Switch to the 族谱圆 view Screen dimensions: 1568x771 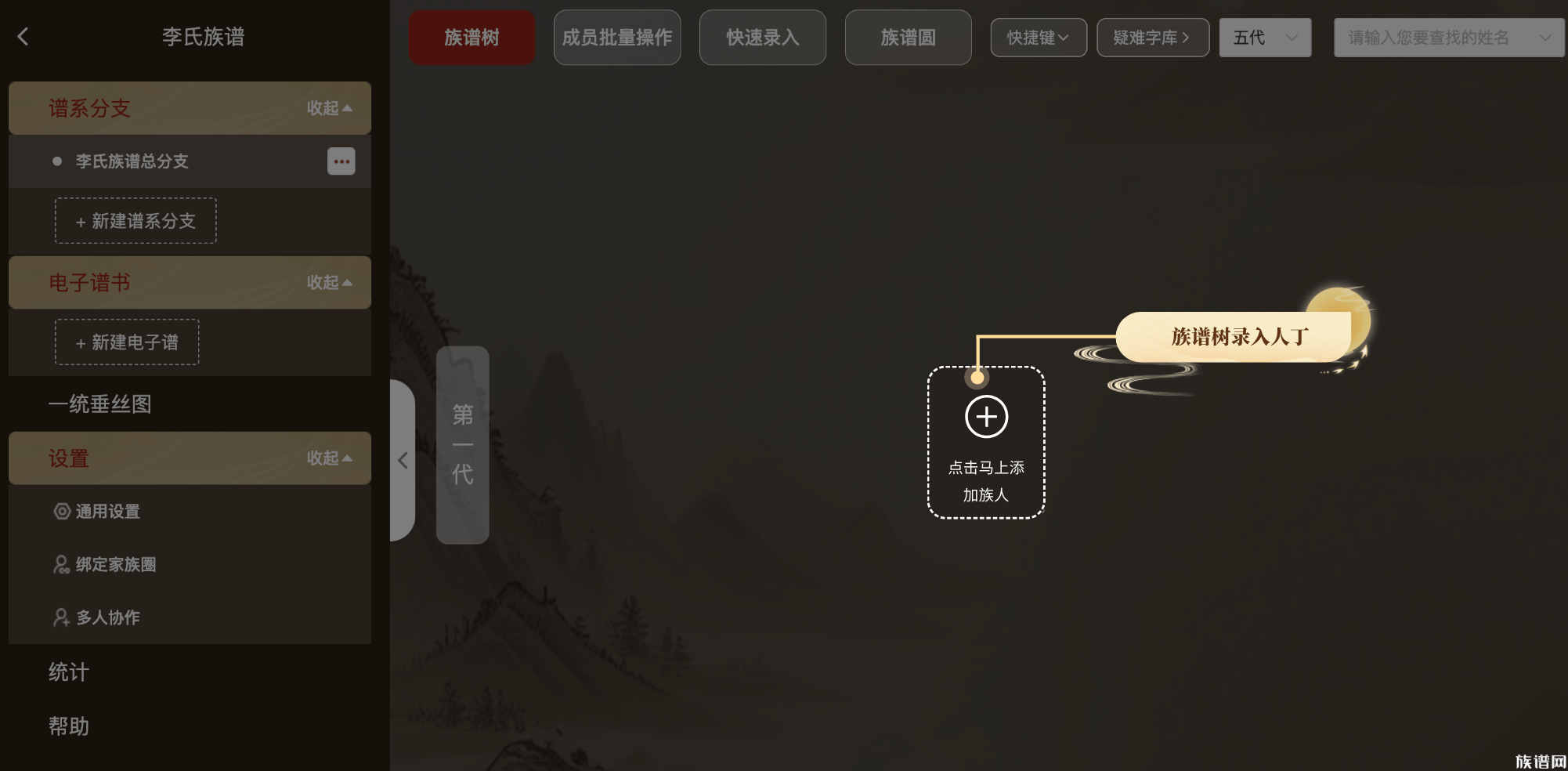[x=908, y=37]
